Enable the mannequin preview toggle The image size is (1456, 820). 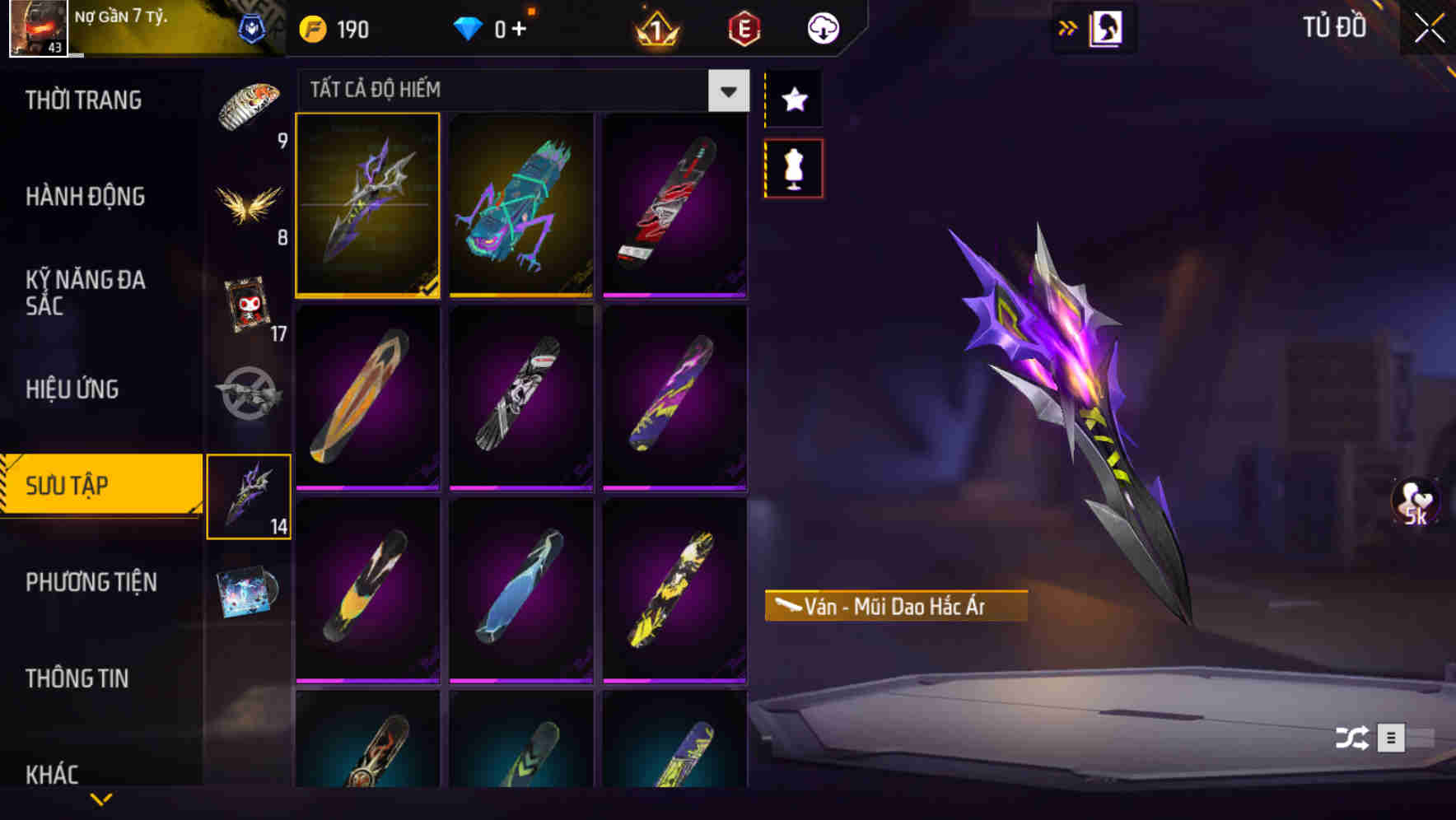pos(793,167)
